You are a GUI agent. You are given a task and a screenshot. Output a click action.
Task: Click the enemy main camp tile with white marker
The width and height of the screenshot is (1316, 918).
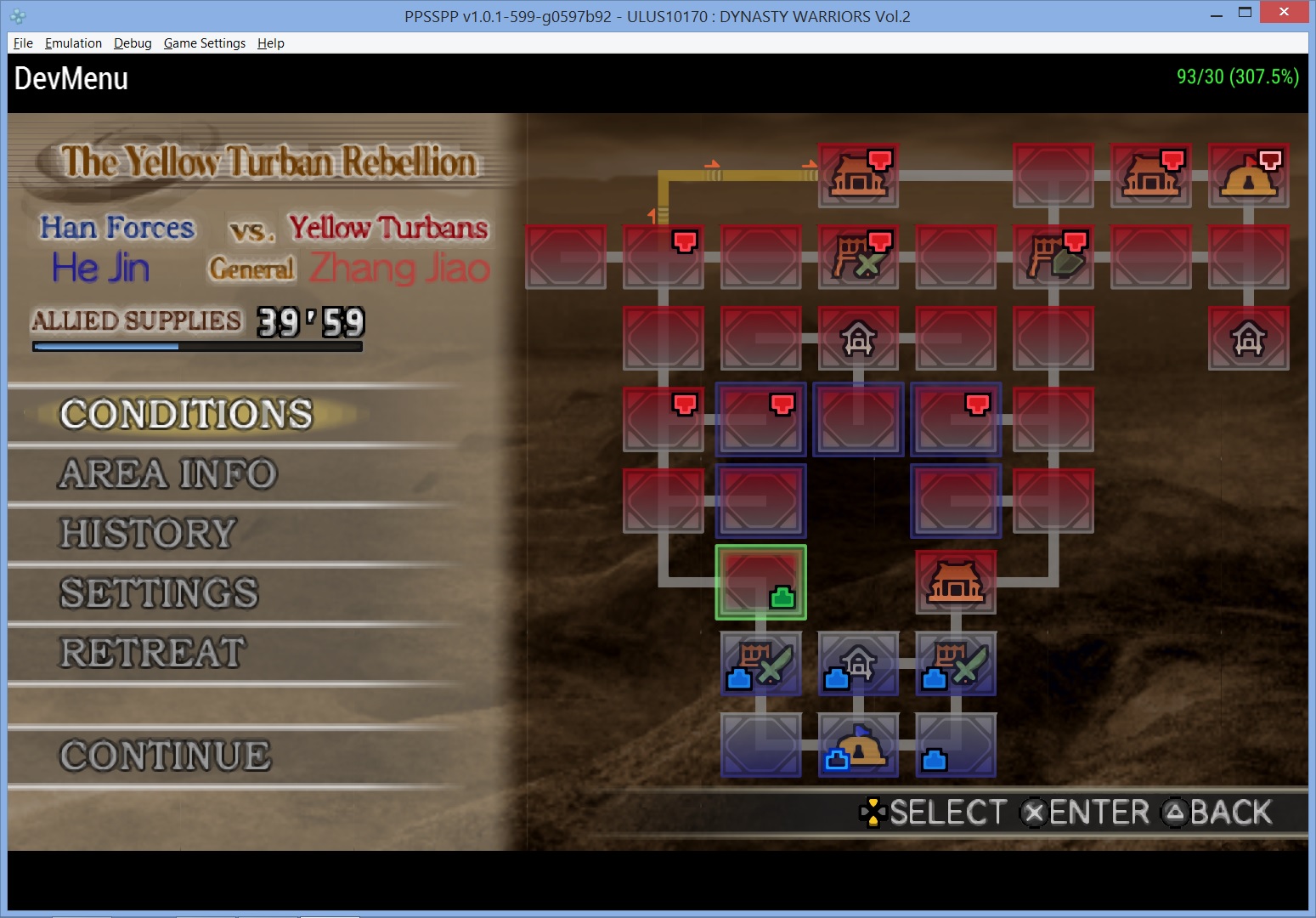pos(1248,175)
